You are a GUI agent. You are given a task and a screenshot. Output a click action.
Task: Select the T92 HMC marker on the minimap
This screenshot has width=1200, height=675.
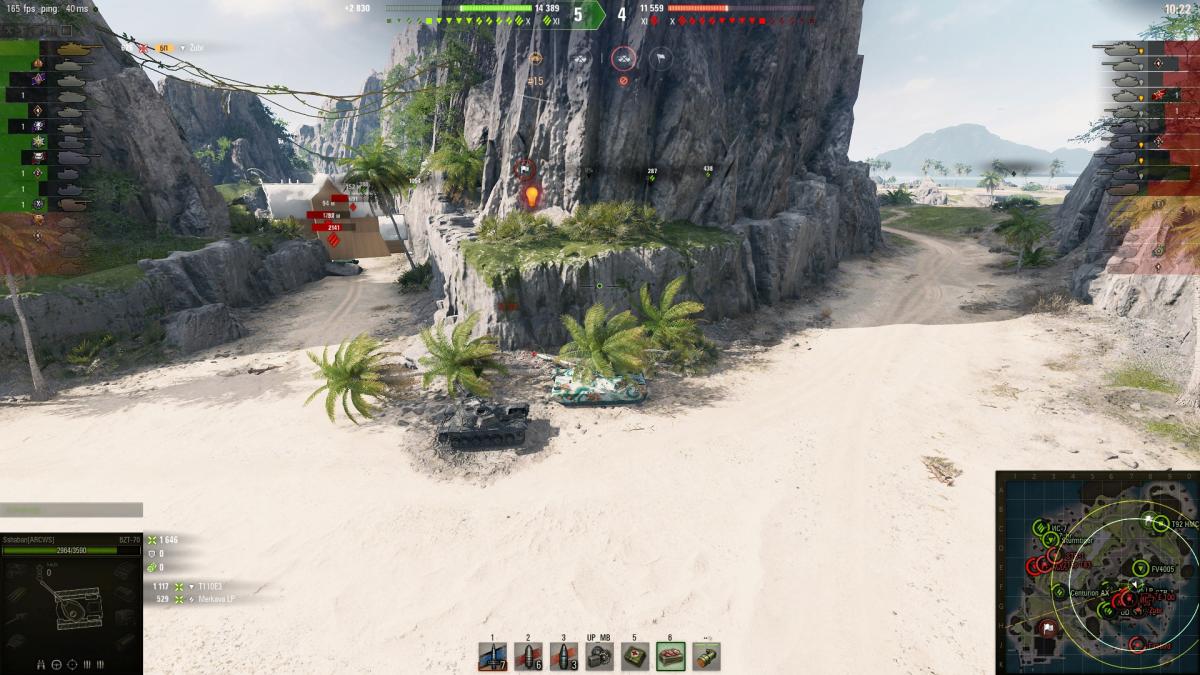coord(1160,522)
